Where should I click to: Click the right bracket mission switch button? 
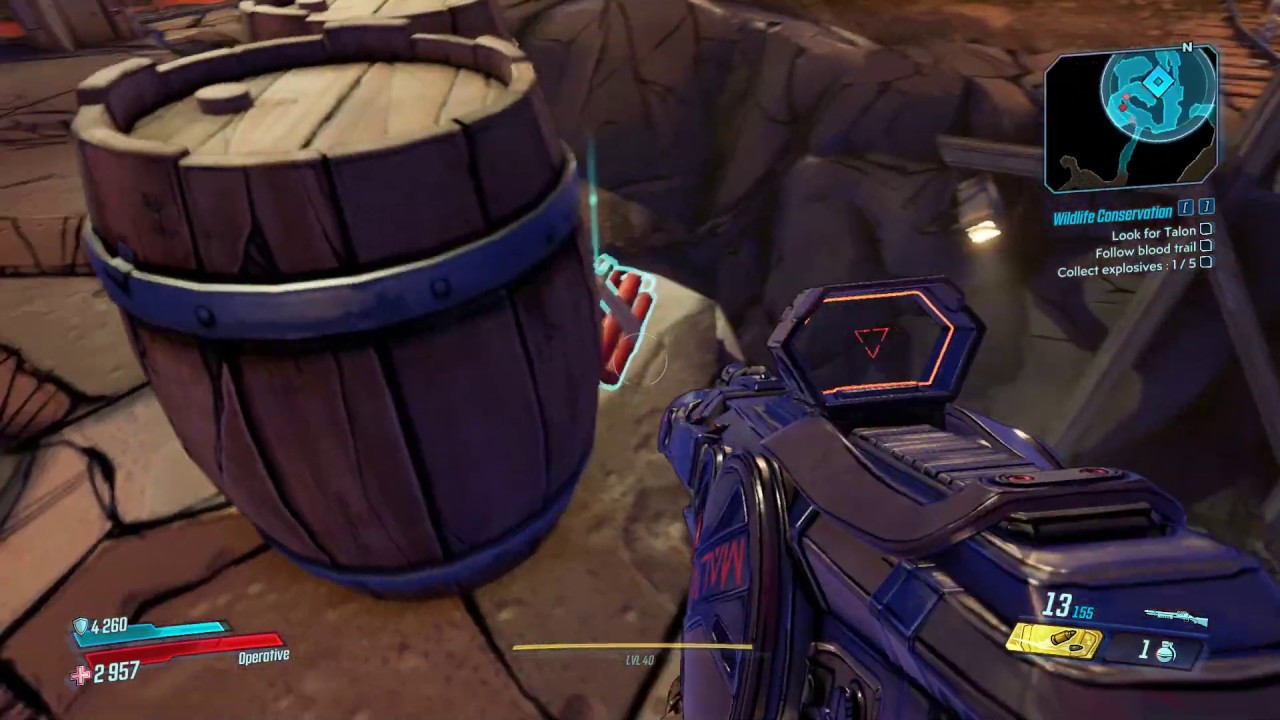pyautogui.click(x=1205, y=207)
